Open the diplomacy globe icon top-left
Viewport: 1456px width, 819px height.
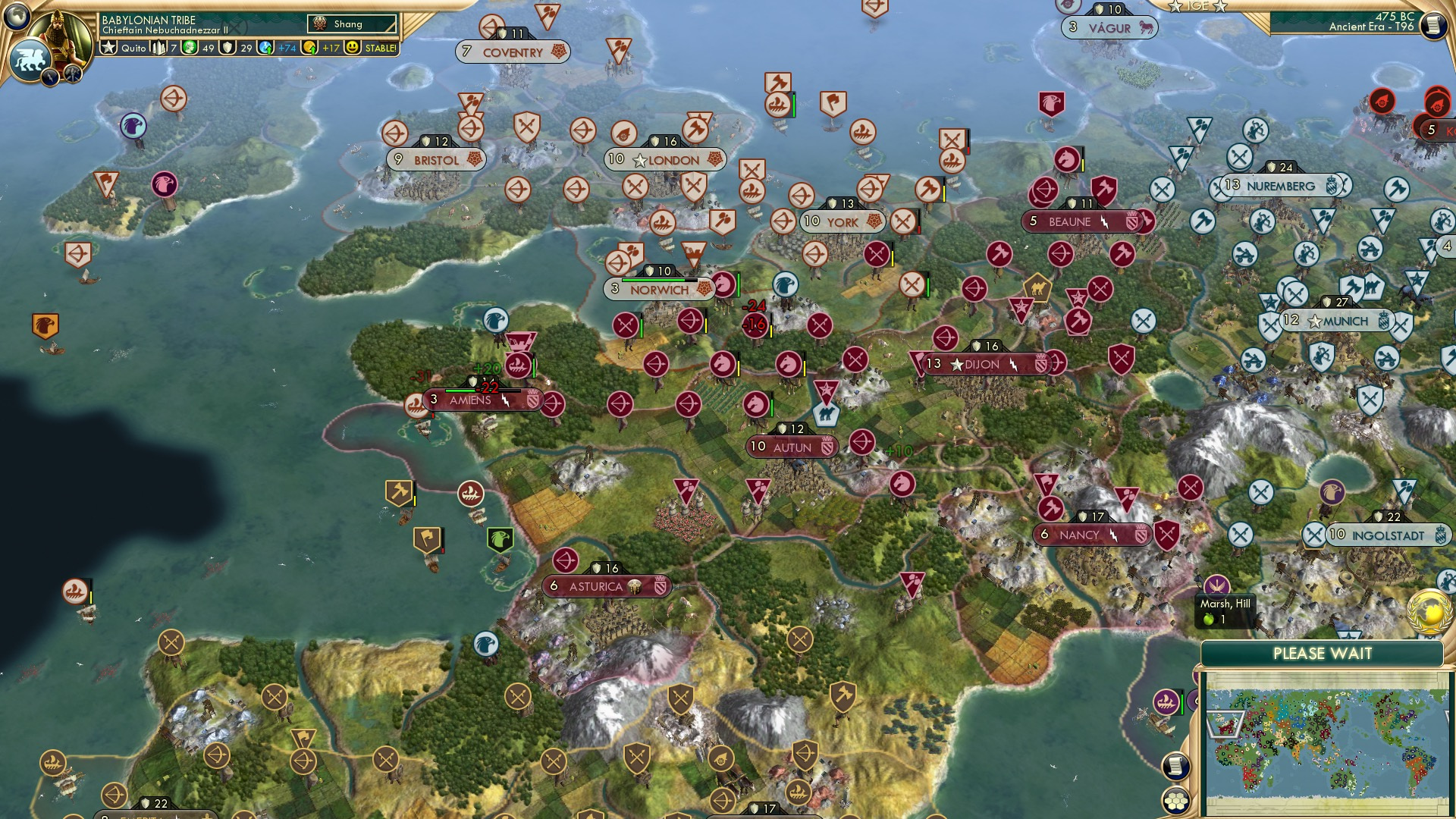point(16,17)
